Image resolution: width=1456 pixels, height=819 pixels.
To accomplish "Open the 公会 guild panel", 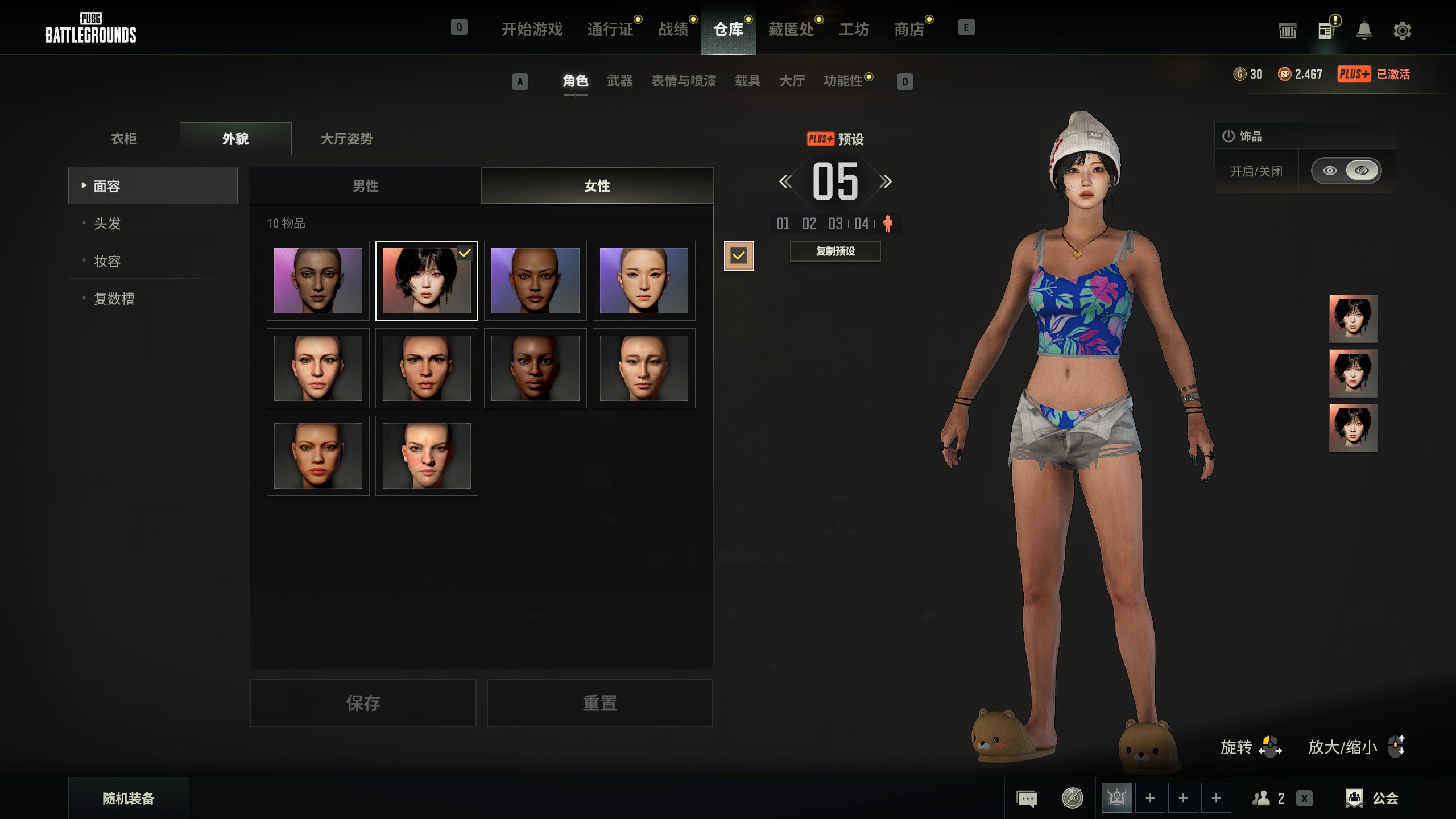I will [x=1373, y=799].
